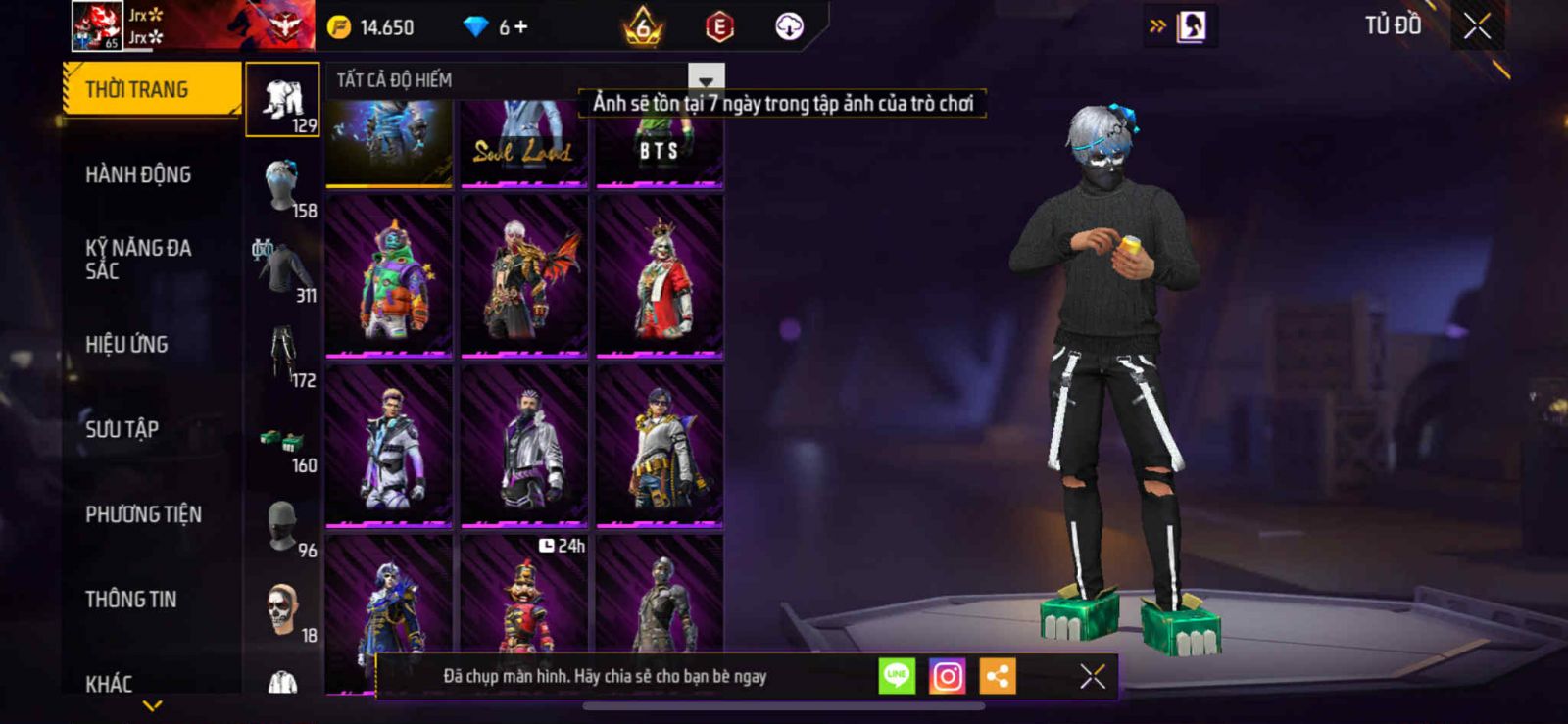Screen dimensions: 1568x724
Task: Open the orange general share button
Action: (998, 676)
